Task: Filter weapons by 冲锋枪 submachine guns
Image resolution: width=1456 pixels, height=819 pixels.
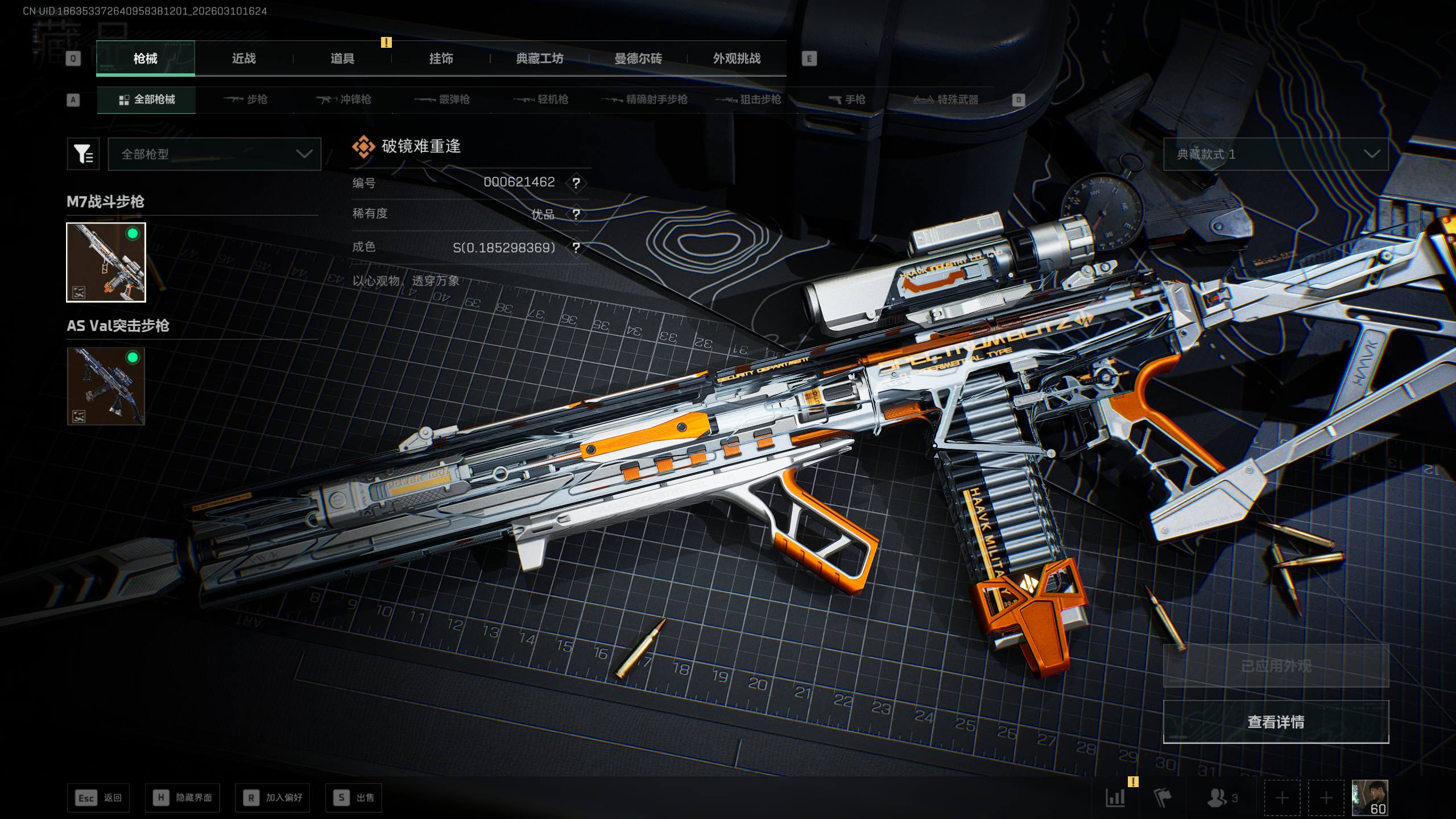Action: [x=344, y=100]
